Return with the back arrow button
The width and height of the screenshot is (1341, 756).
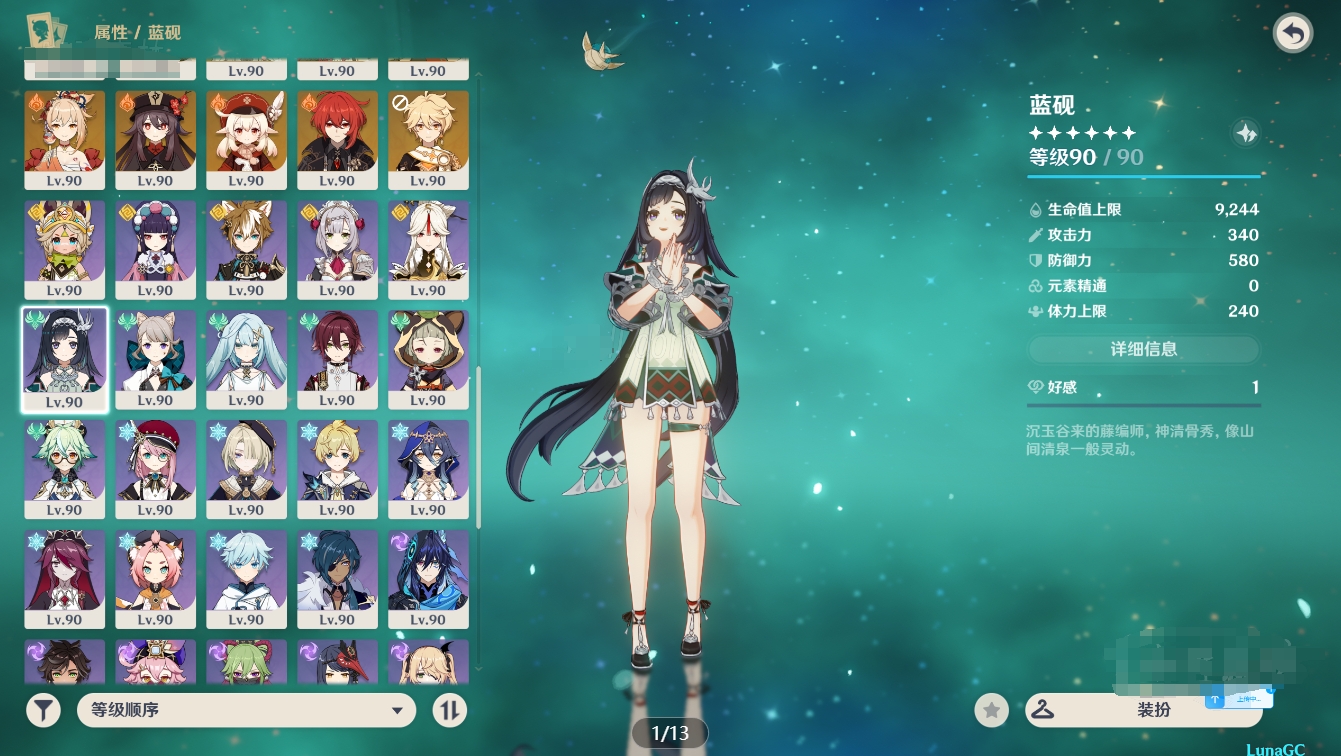pyautogui.click(x=1293, y=34)
